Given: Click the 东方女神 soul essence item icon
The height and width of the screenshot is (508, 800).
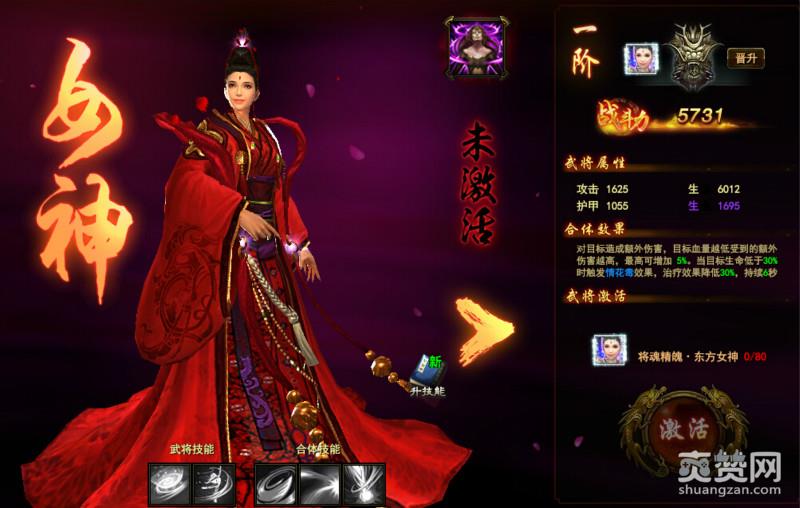Looking at the screenshot, I should coord(608,349).
